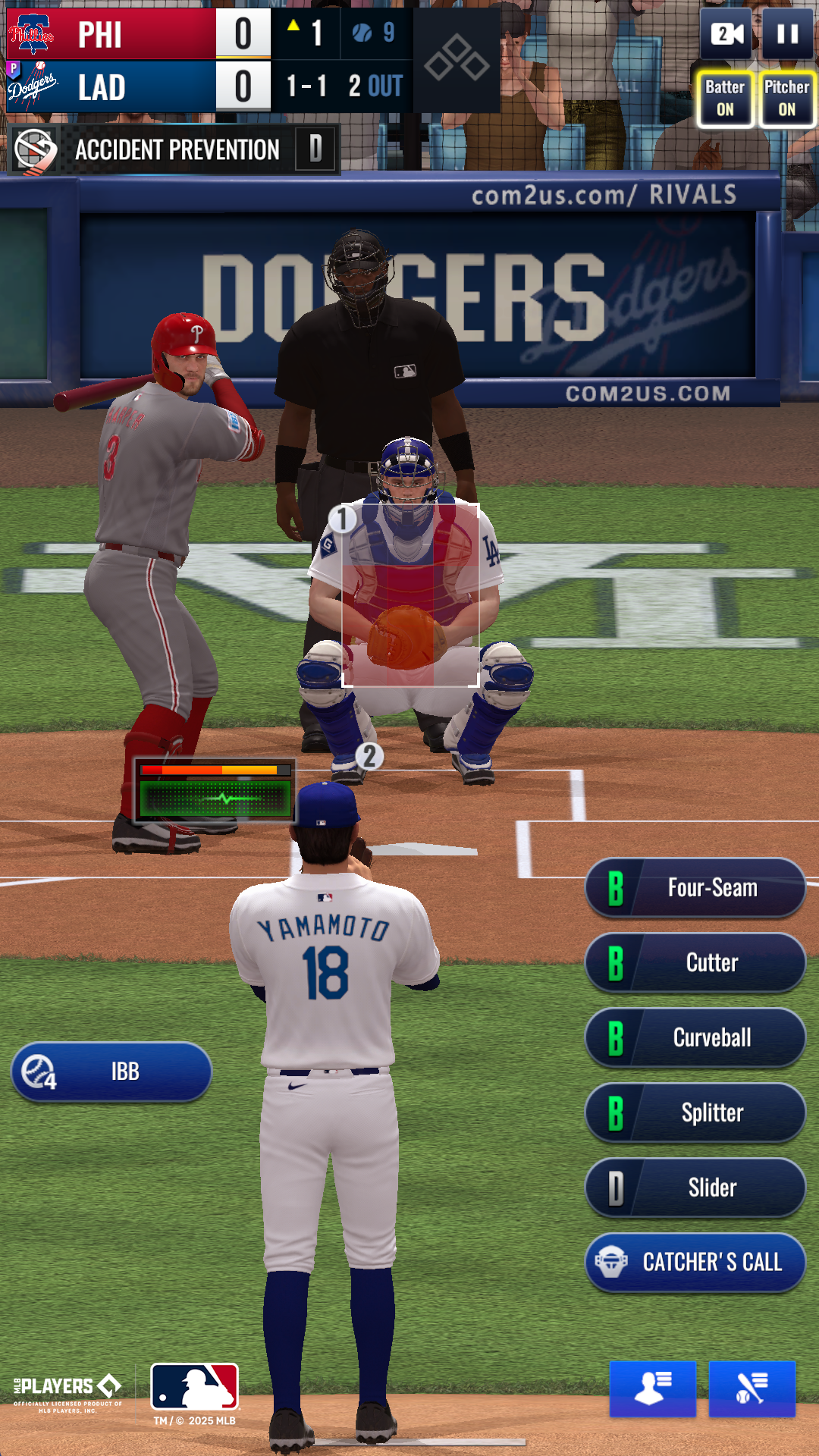The height and width of the screenshot is (1456, 819).
Task: Switch the camera view
Action: [726, 34]
